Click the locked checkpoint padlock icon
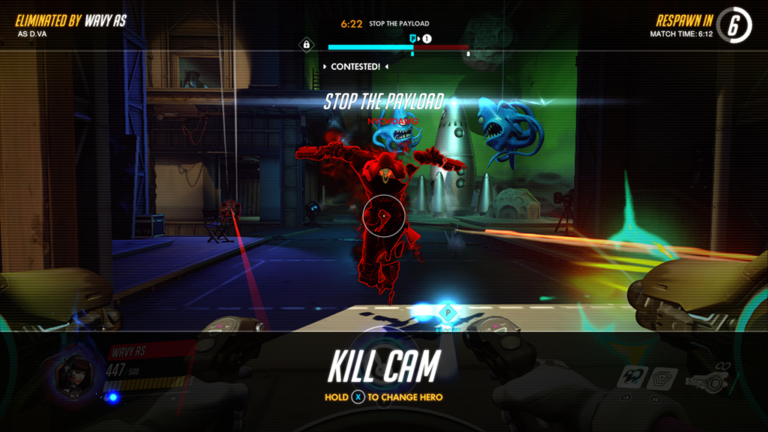 coord(306,45)
